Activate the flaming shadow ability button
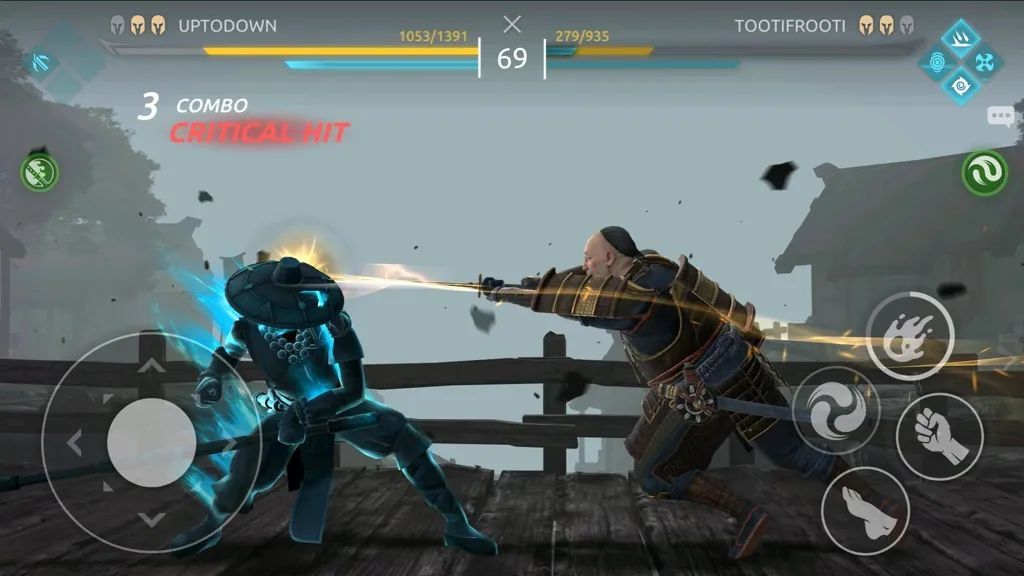The width and height of the screenshot is (1024, 576). [x=909, y=334]
